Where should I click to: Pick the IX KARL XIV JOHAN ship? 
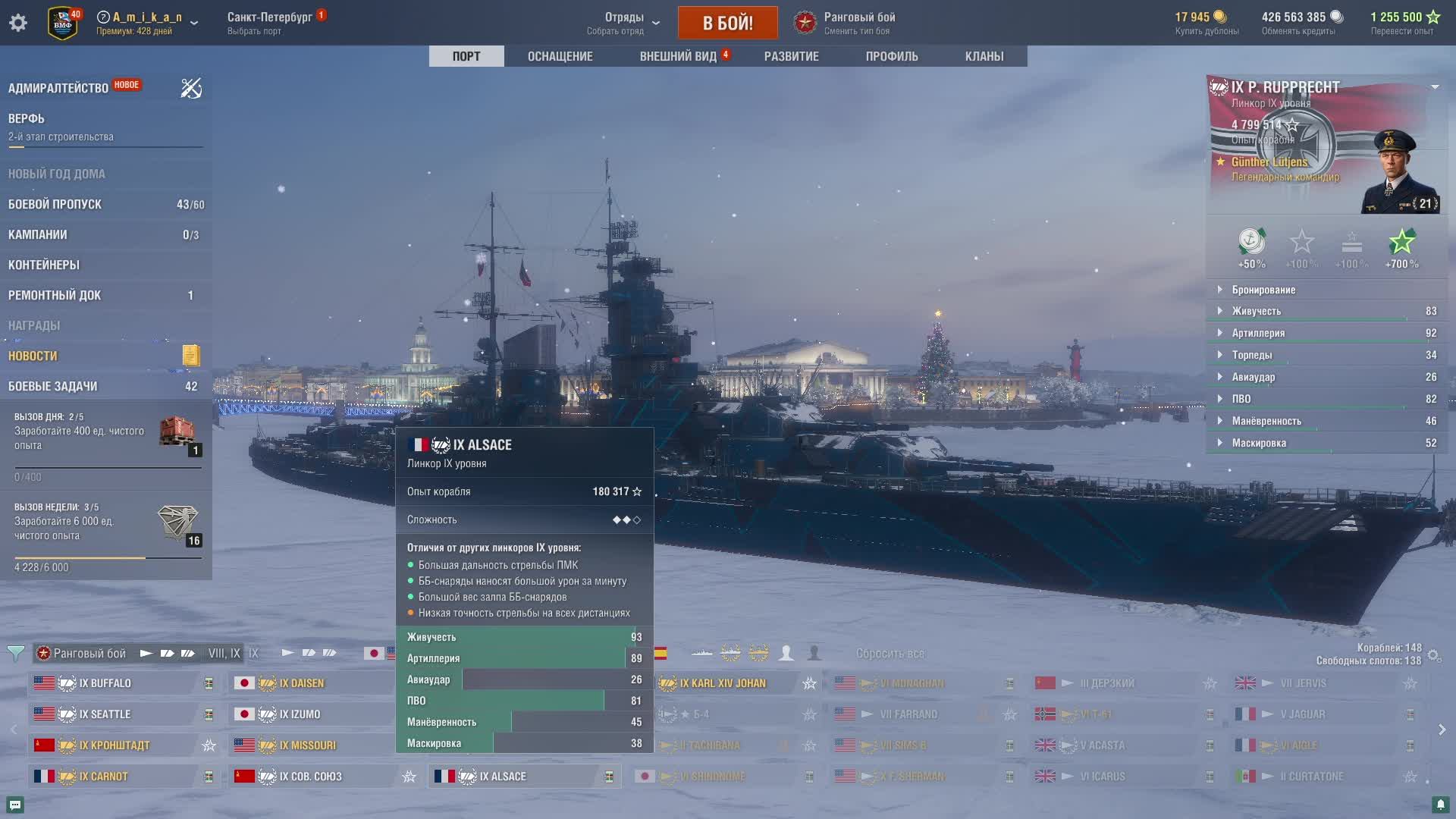click(x=723, y=683)
